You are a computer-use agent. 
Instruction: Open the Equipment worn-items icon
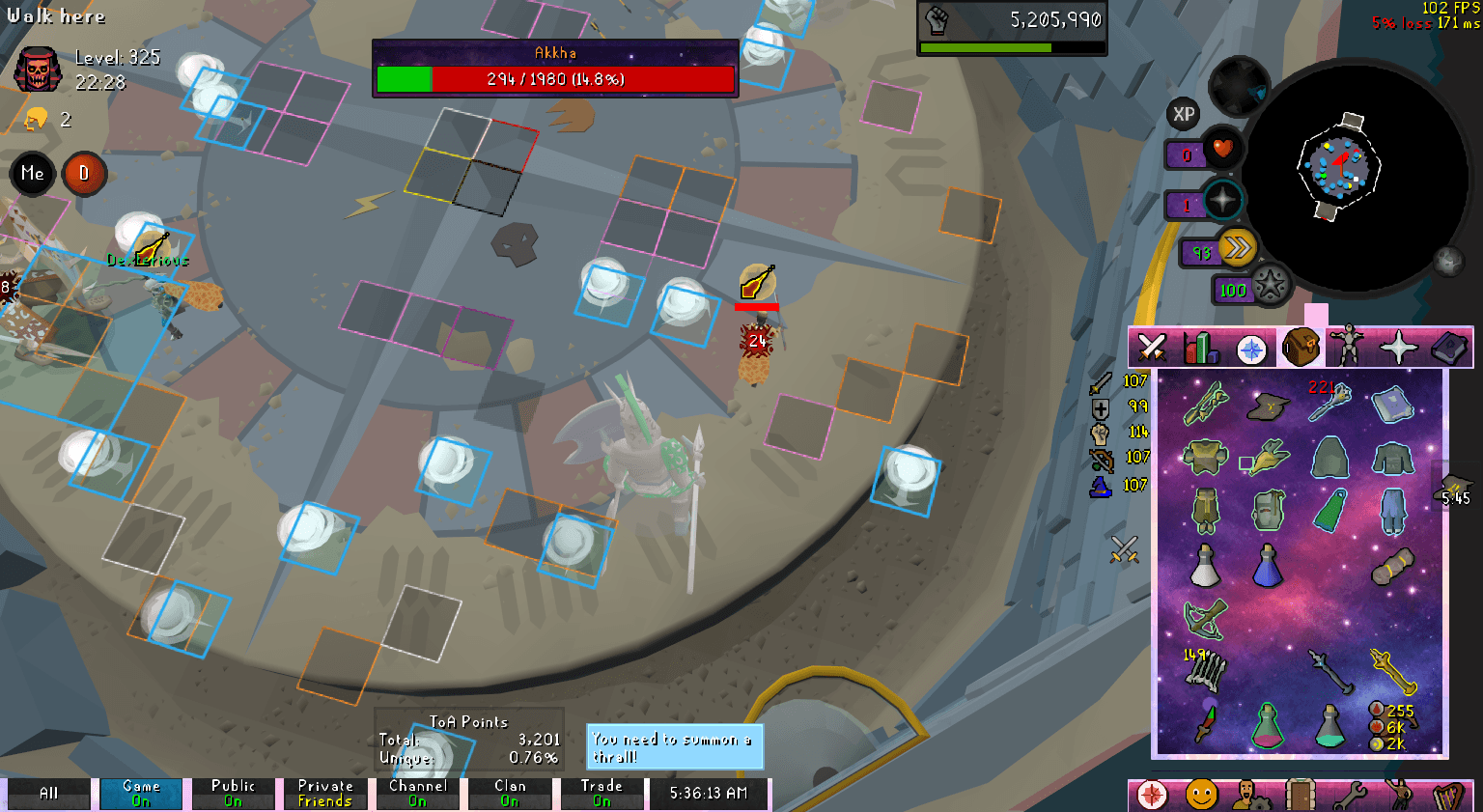[x=1351, y=348]
